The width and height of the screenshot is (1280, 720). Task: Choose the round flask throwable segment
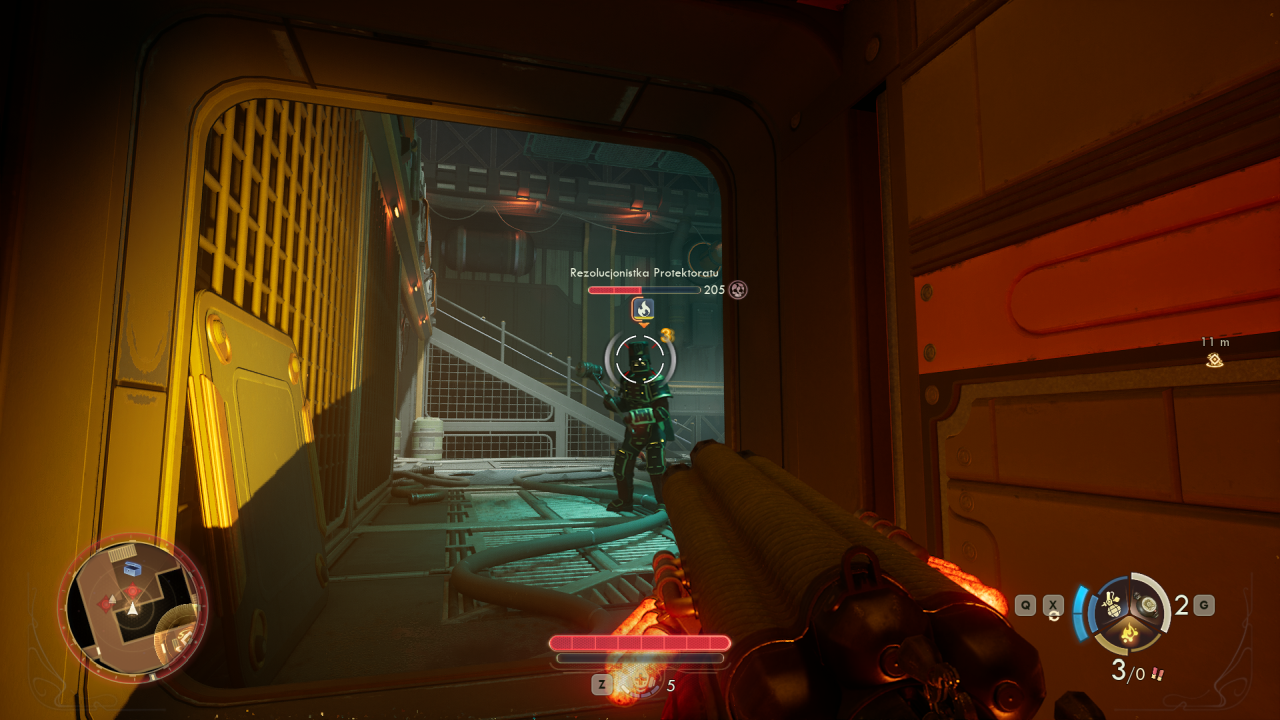[1149, 604]
